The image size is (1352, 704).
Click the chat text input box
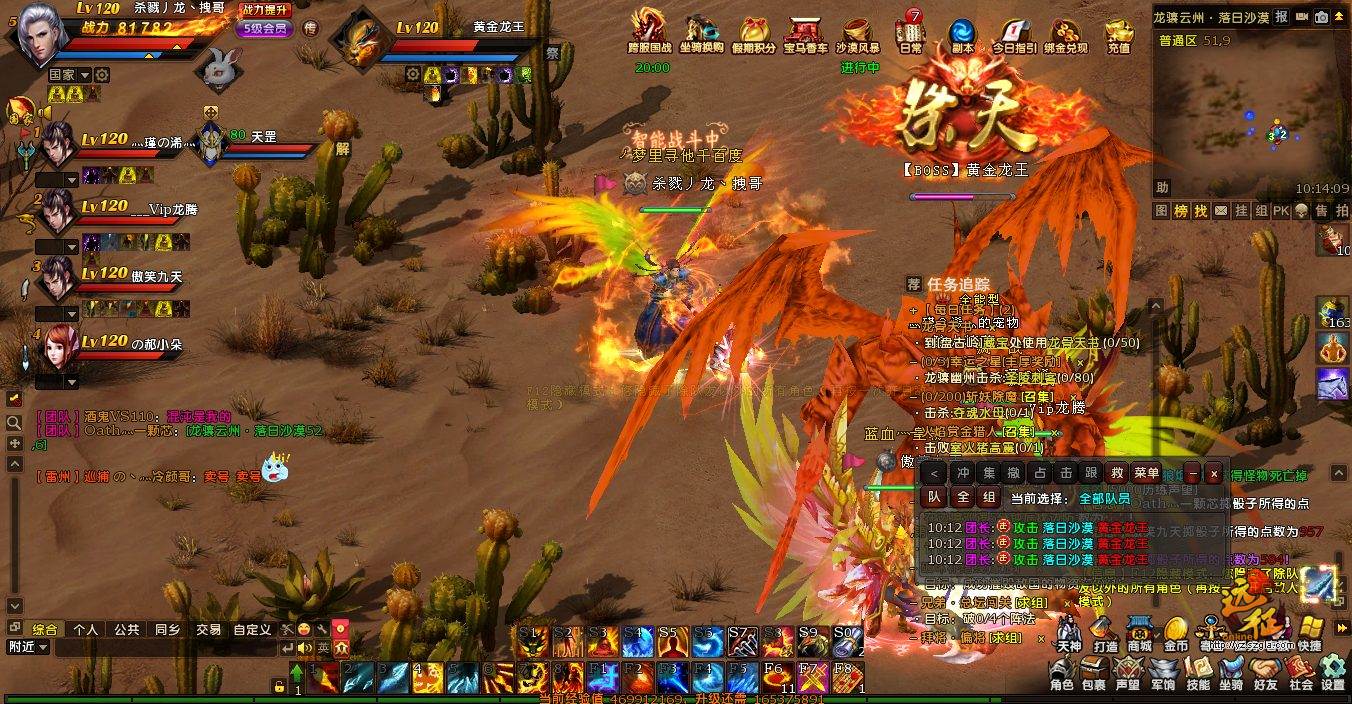[x=160, y=647]
